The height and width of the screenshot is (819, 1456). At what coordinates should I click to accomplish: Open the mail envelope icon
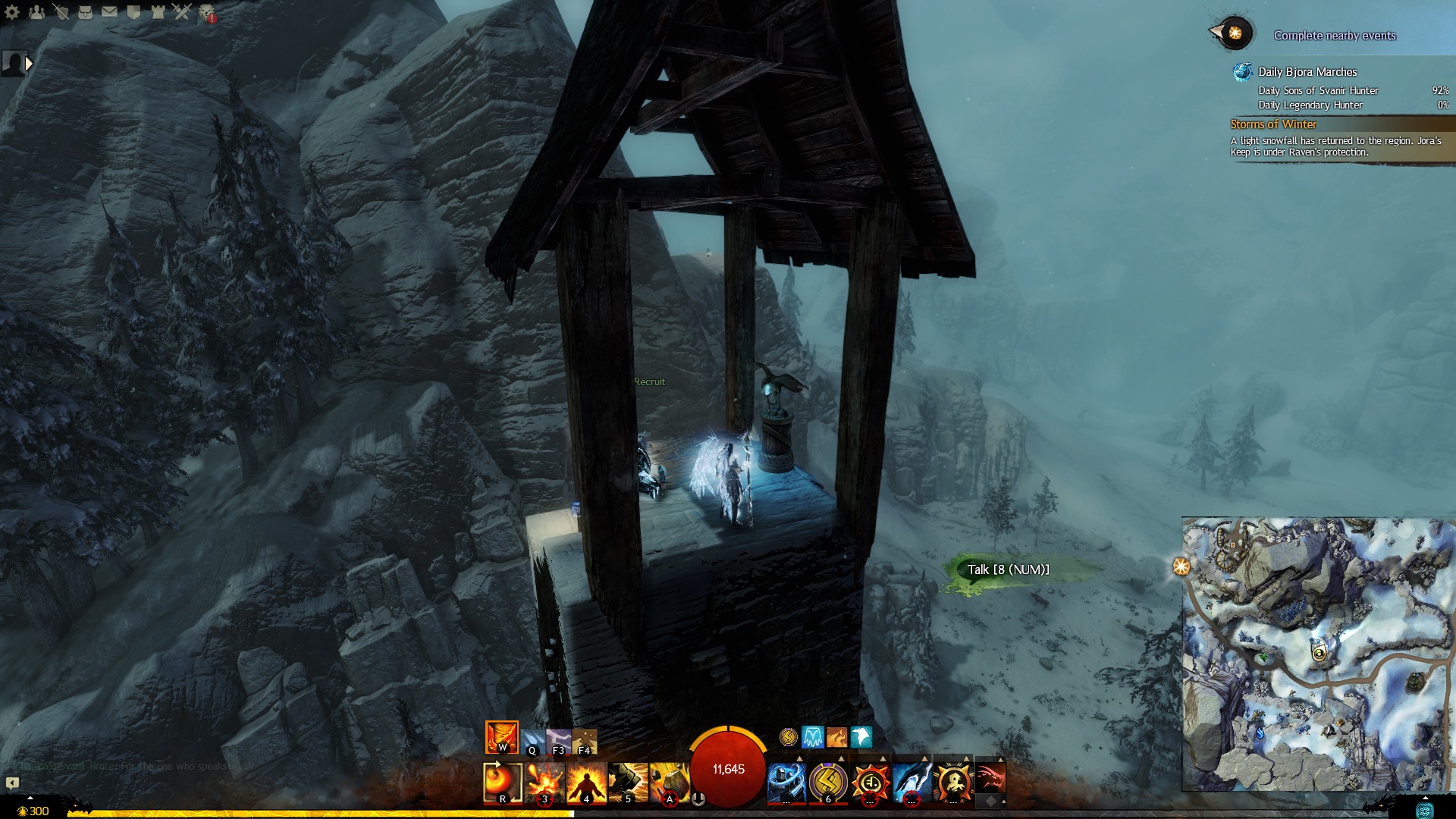[109, 12]
